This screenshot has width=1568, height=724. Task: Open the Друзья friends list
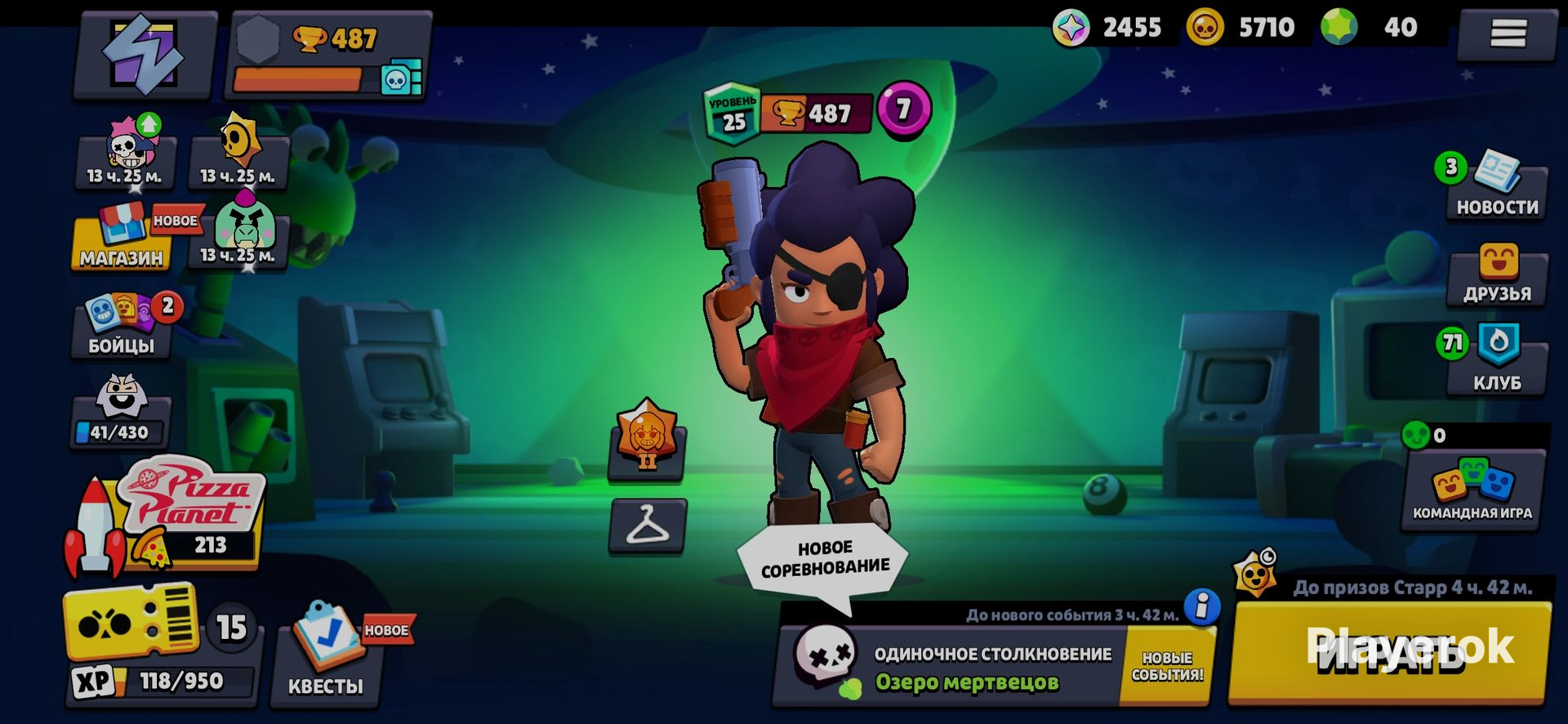(x=1497, y=275)
